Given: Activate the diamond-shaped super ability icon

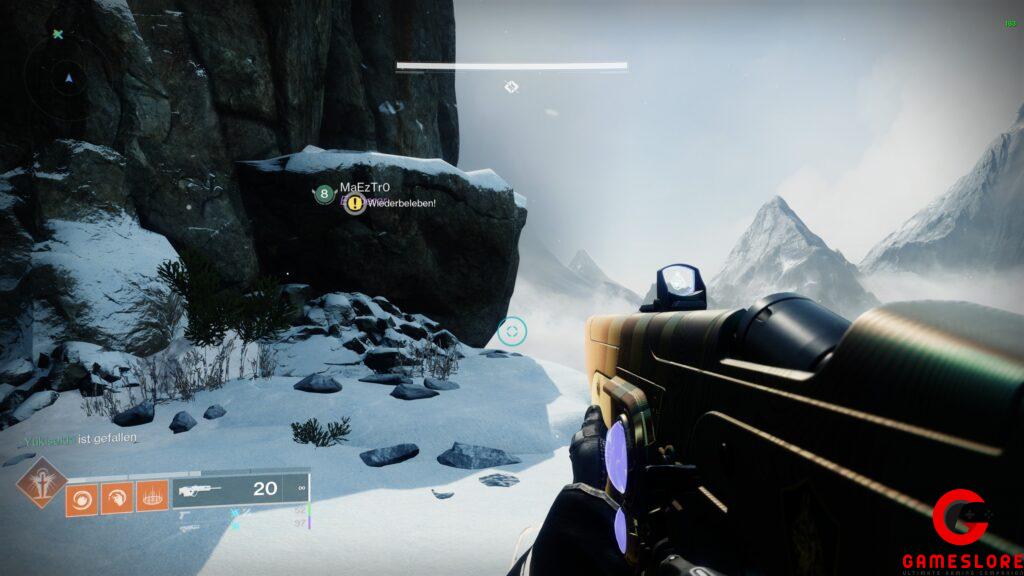Looking at the screenshot, I should 41,482.
